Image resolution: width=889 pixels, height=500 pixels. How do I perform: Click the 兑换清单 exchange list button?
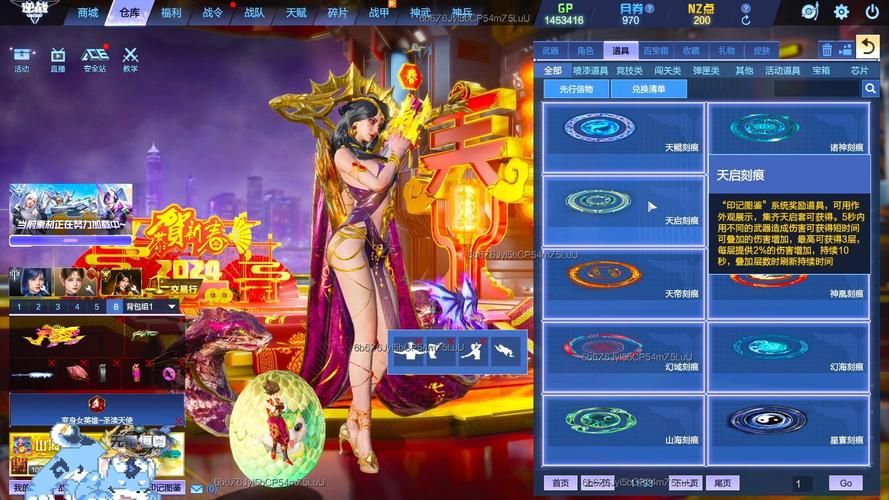point(647,89)
